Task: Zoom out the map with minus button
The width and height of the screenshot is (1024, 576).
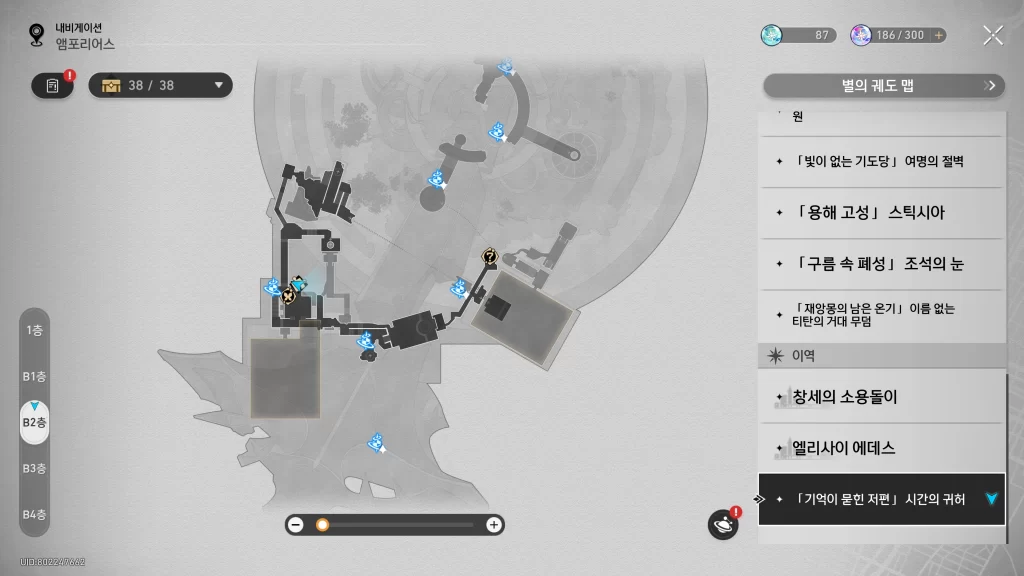Action: (x=295, y=525)
